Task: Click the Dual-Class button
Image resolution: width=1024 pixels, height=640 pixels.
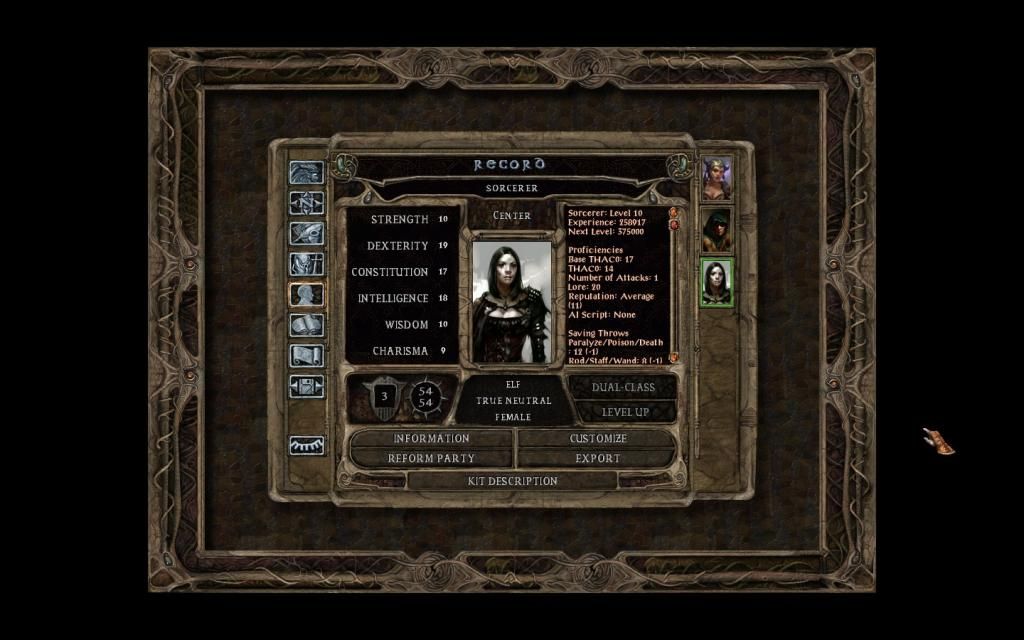Action: point(624,387)
